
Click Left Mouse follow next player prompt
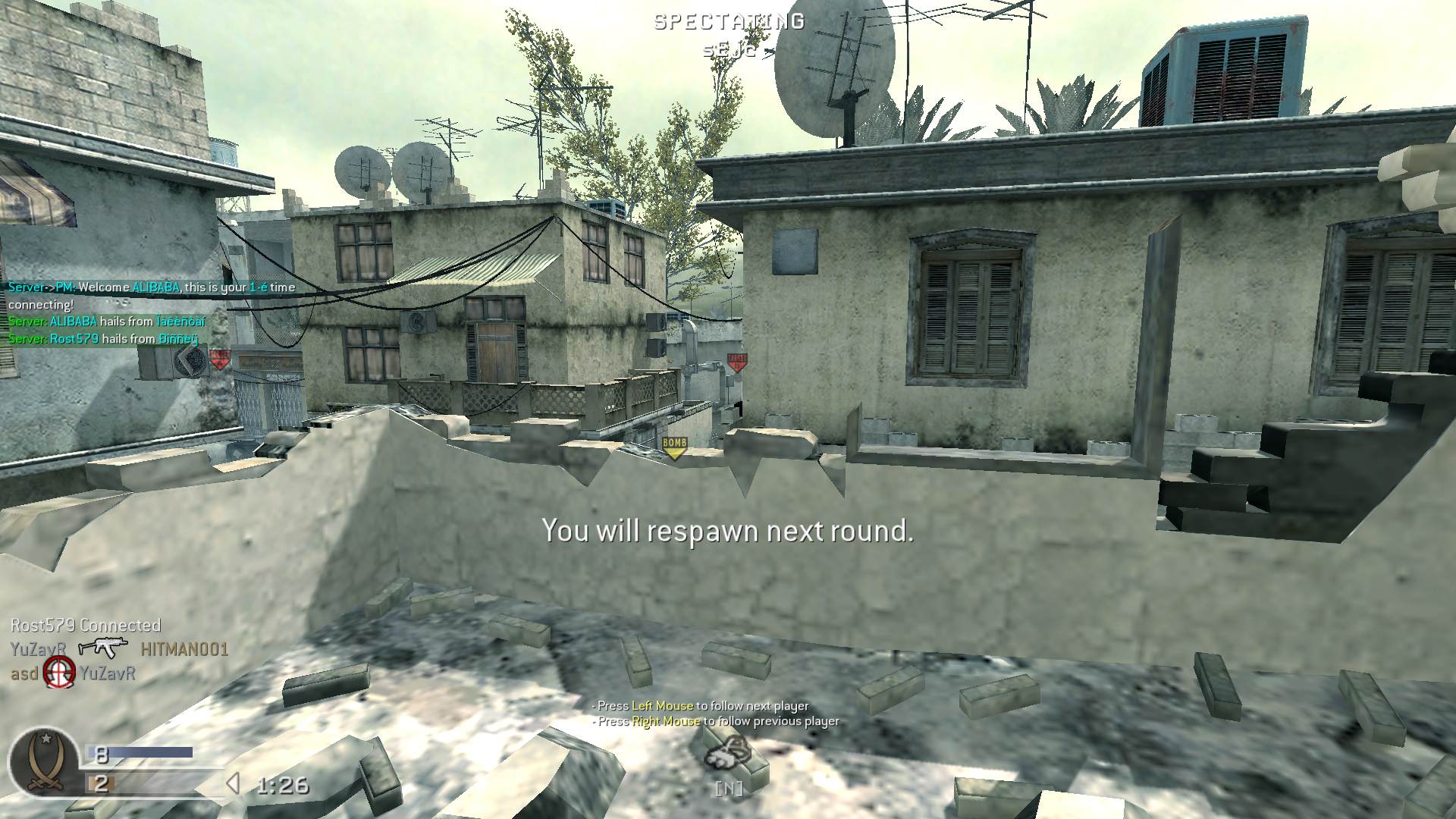[x=701, y=704]
